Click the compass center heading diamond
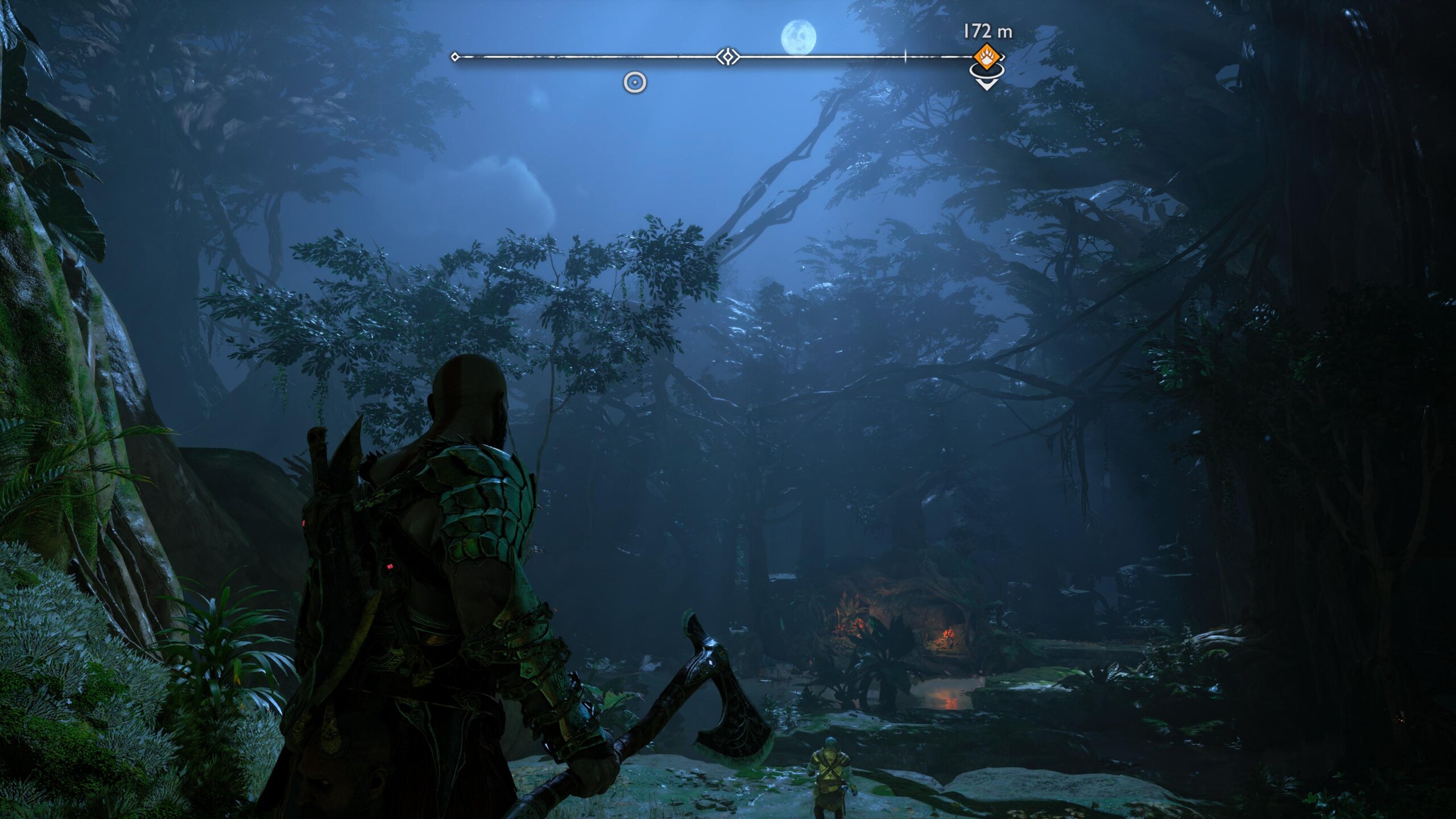 tap(727, 57)
